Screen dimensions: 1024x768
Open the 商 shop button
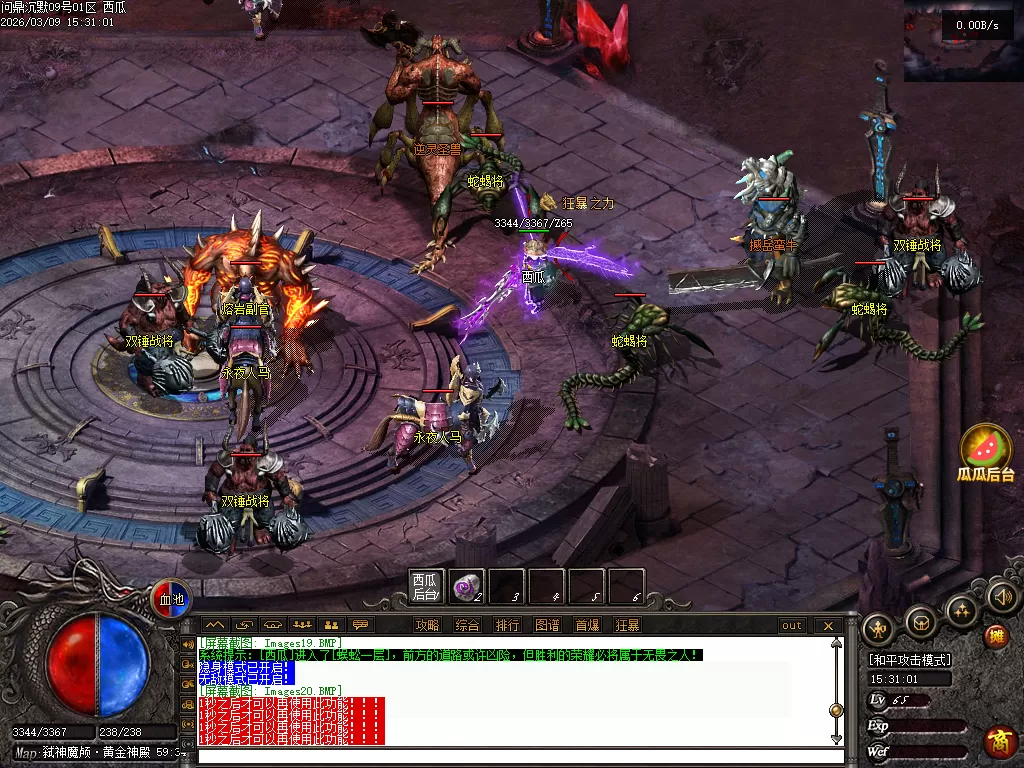(998, 741)
